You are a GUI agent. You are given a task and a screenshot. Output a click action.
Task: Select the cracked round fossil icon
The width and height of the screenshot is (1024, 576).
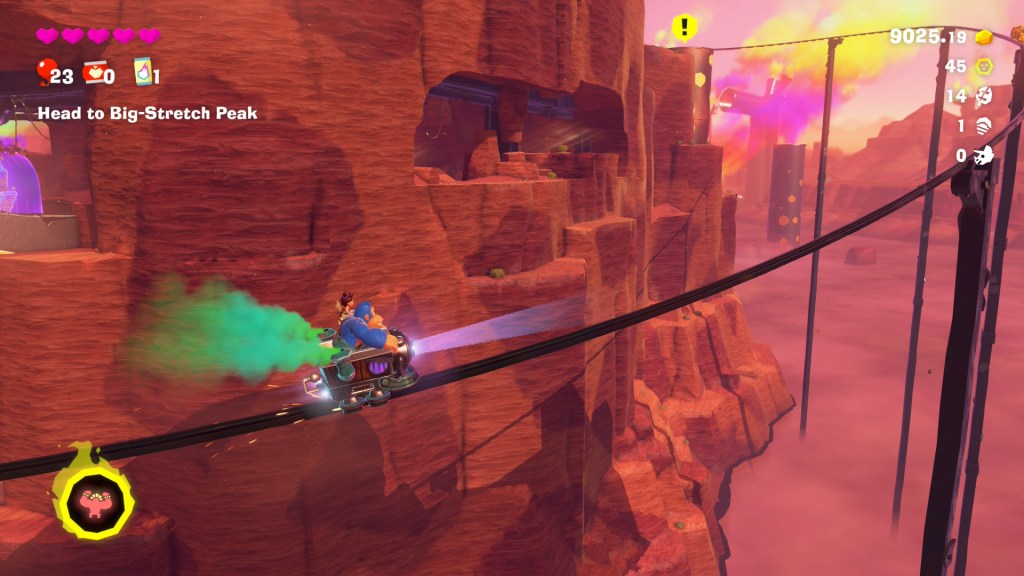(984, 96)
